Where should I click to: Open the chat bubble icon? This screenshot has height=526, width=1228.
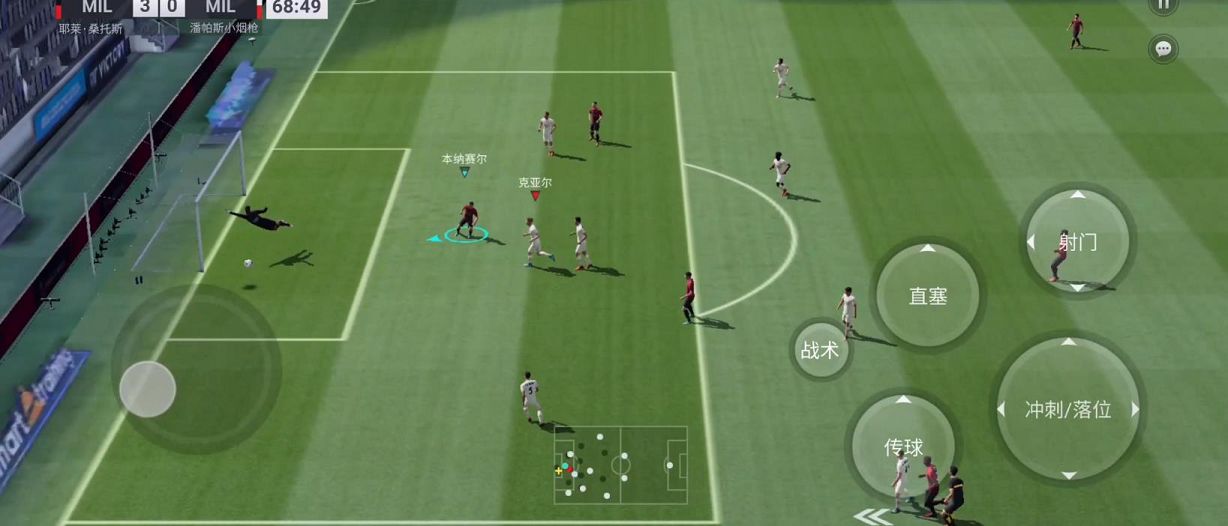(1163, 48)
